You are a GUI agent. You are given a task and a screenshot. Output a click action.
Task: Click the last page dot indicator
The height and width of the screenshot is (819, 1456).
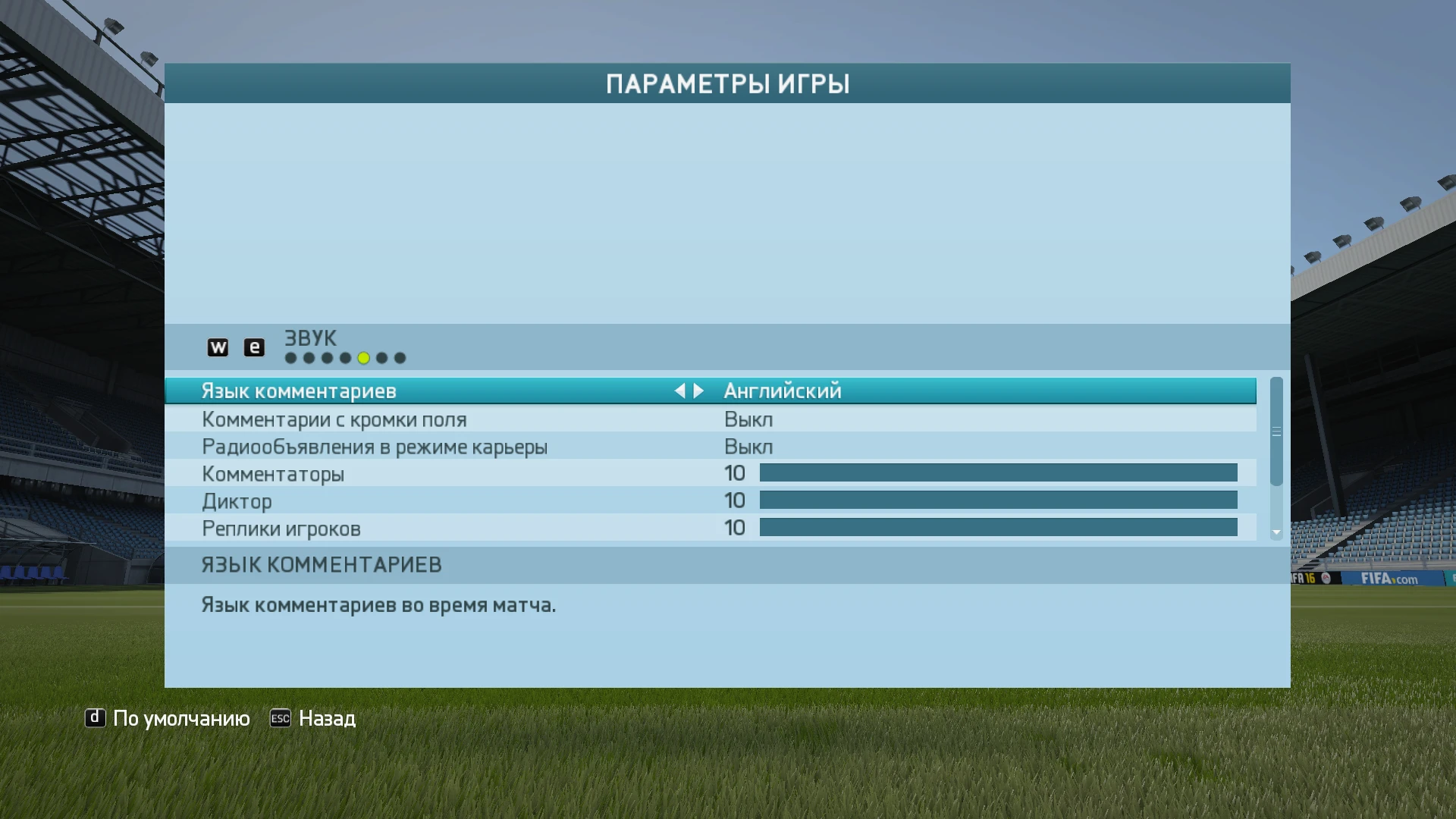tap(399, 357)
